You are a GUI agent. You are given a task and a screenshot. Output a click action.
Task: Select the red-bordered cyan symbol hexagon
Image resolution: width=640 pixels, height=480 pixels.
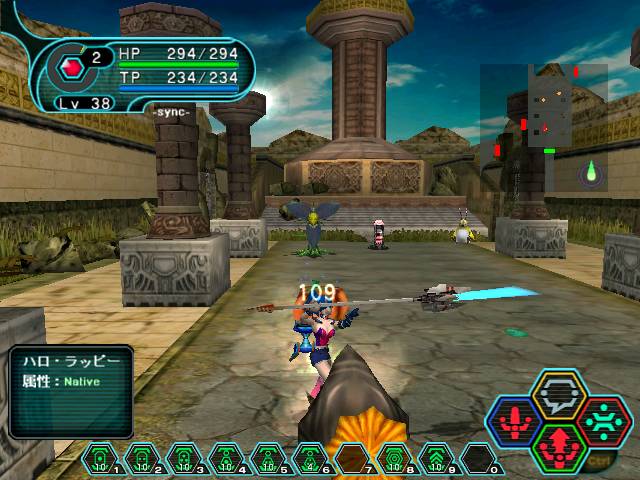pyautogui.click(x=603, y=421)
